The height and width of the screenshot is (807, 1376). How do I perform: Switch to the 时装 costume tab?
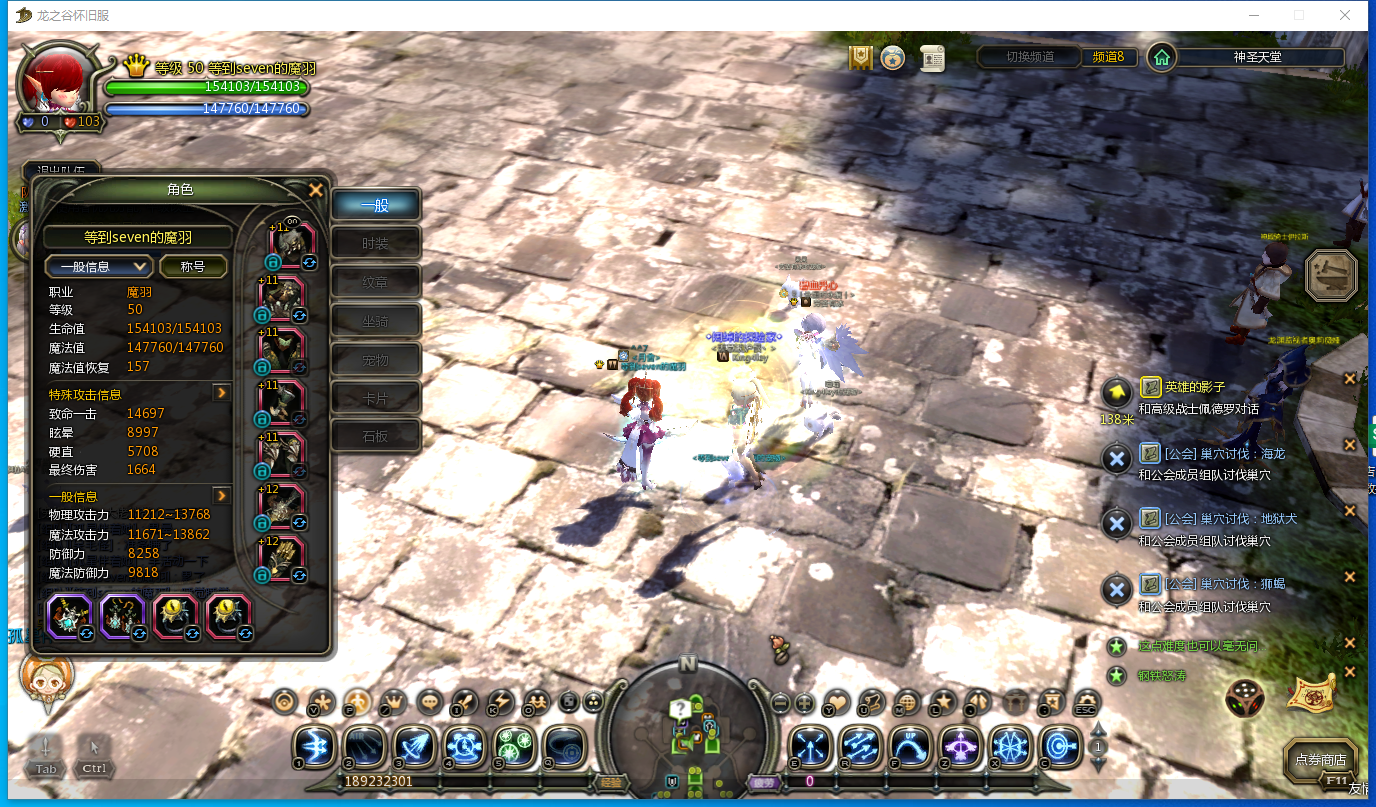[x=376, y=244]
